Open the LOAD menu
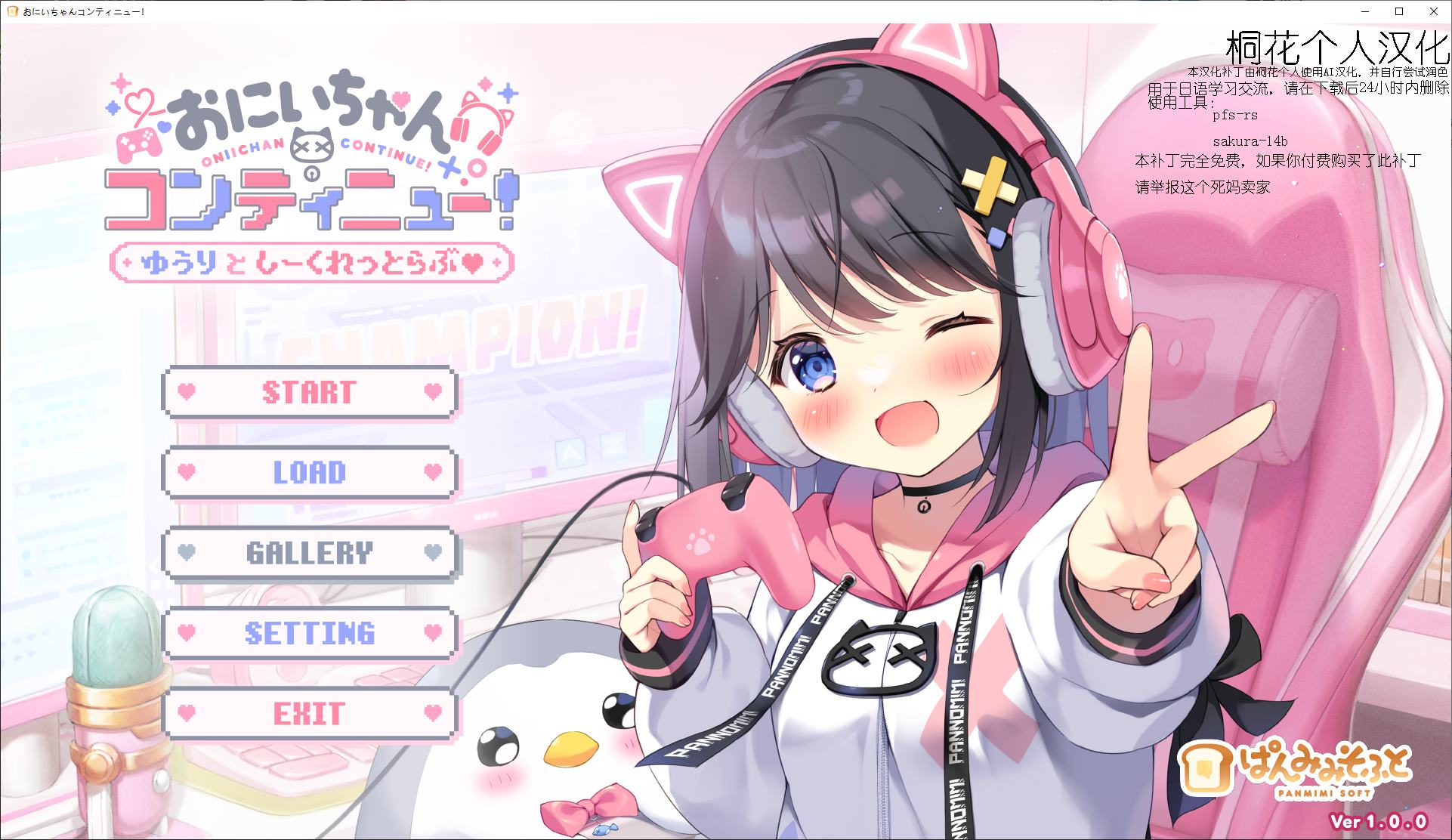 pos(308,474)
